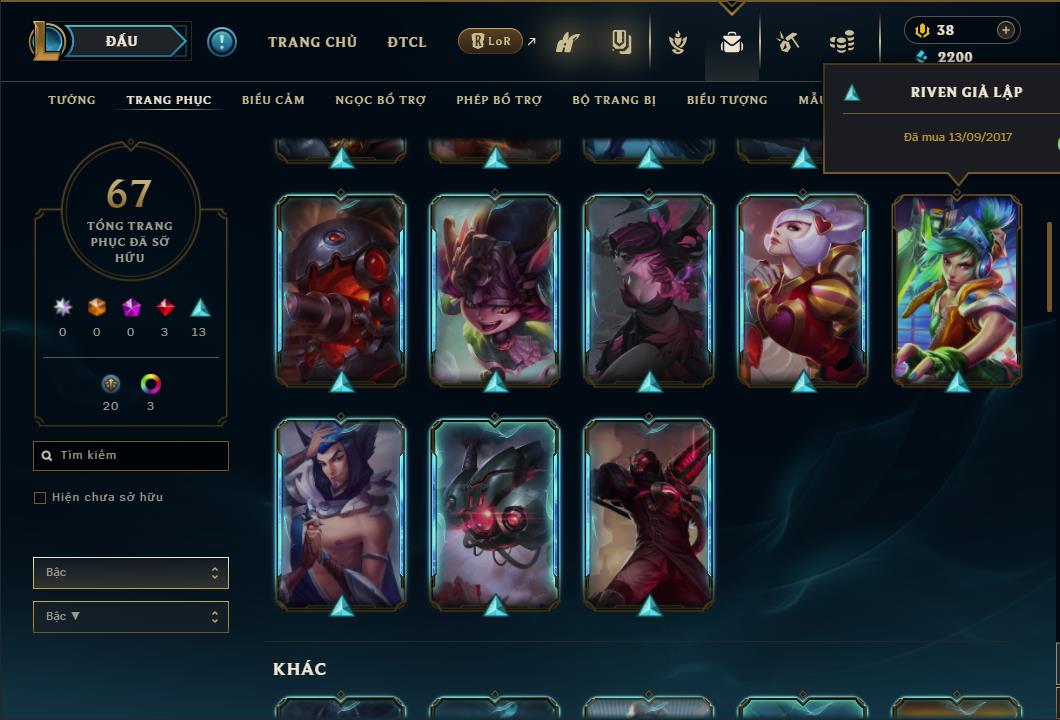Image resolution: width=1060 pixels, height=720 pixels.
Task: Open the coin stack store icon
Action: tap(842, 43)
